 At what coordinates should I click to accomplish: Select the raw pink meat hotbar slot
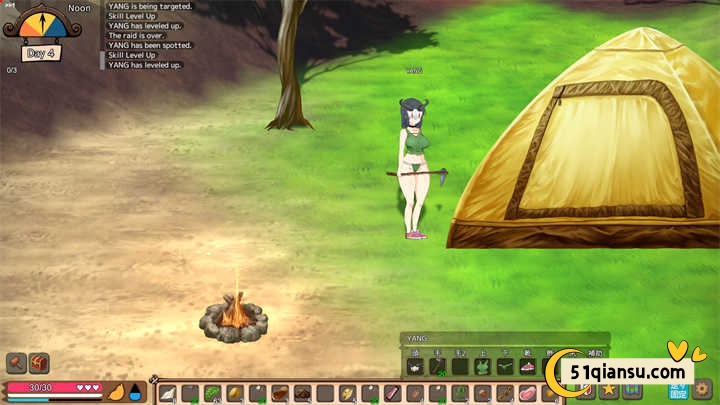[527, 393]
